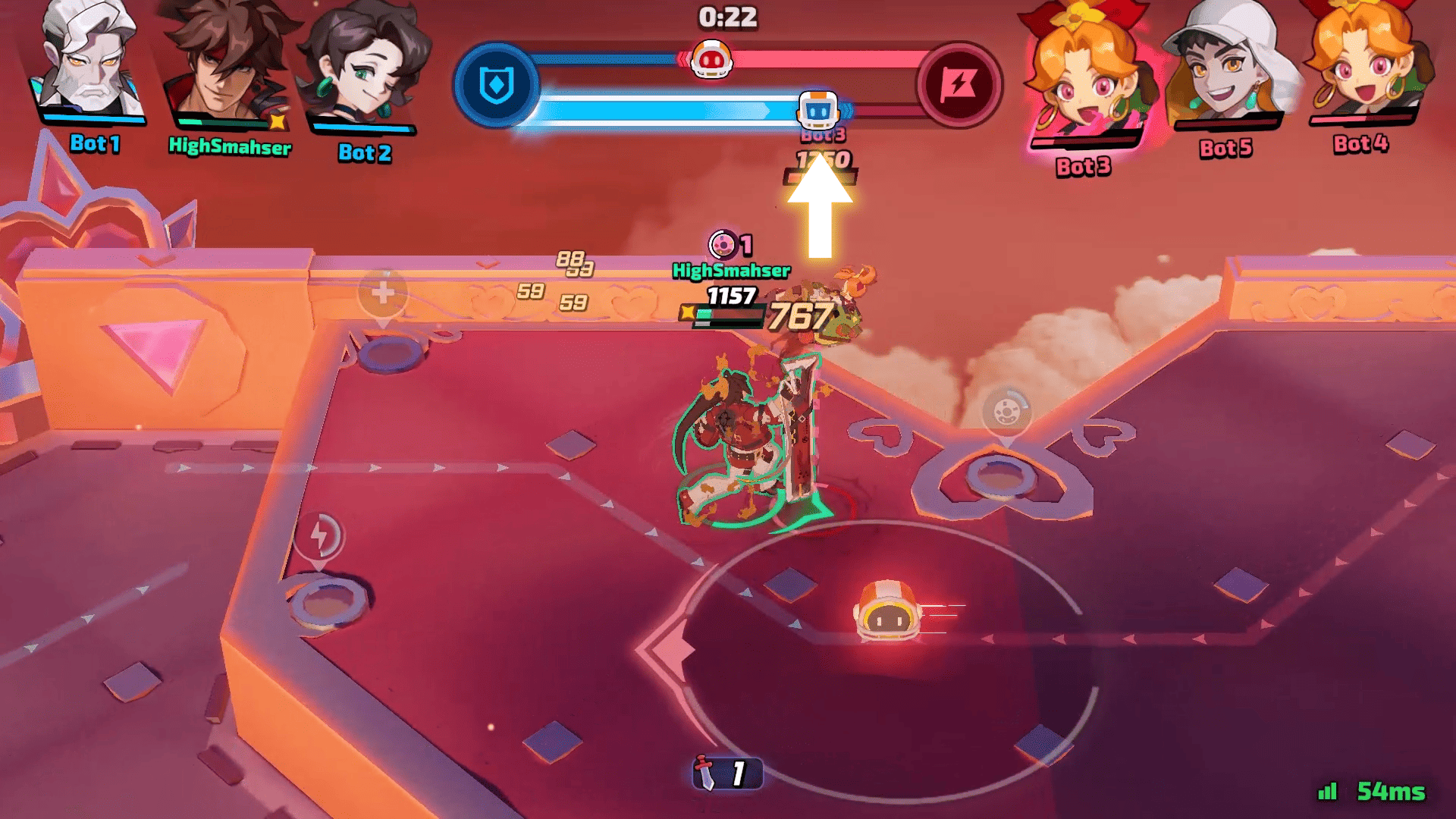The width and height of the screenshot is (1456, 819).
Task: Click the red team flag emblem
Action: tap(959, 85)
